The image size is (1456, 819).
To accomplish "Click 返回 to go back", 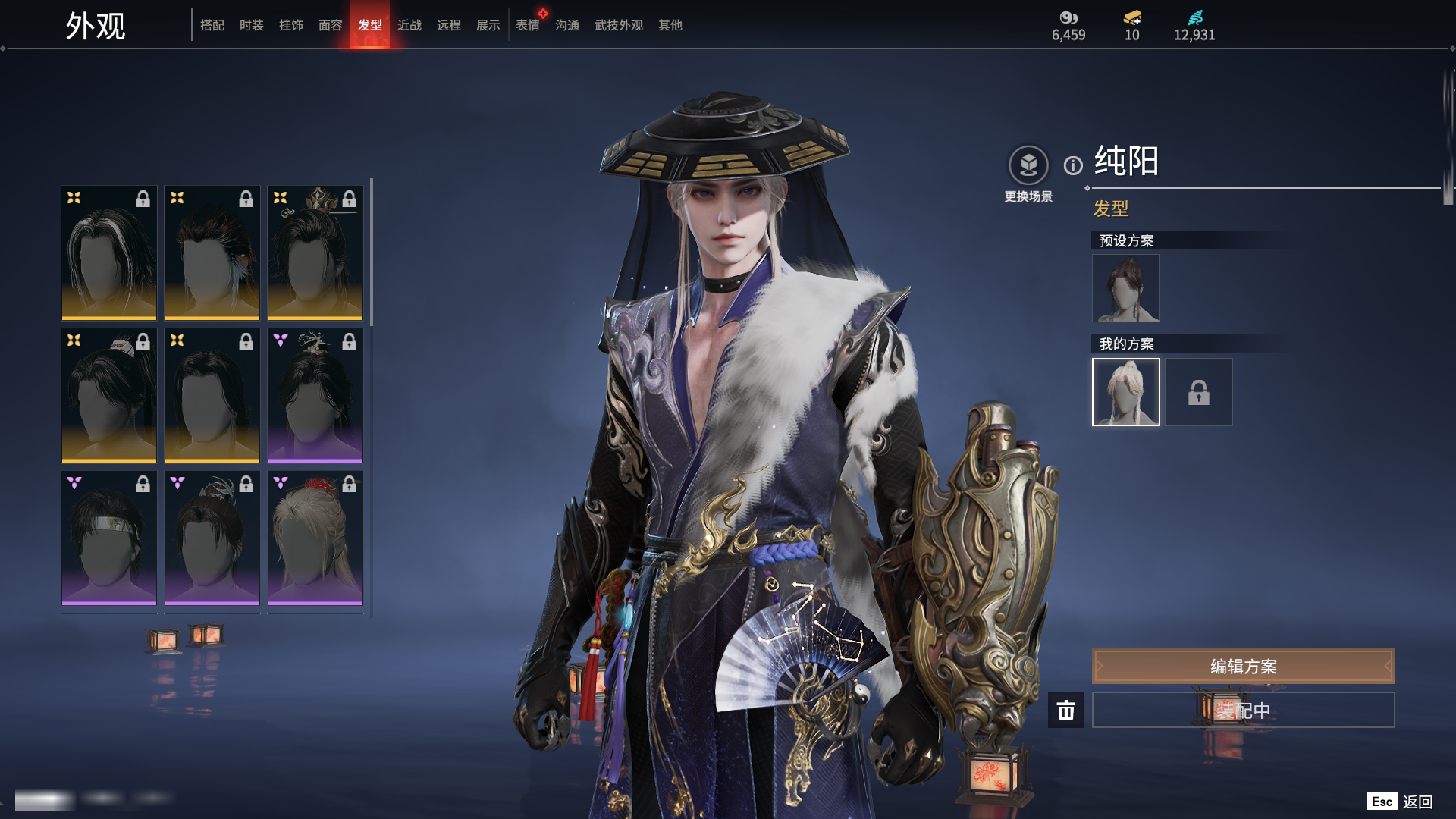I will point(1417,802).
